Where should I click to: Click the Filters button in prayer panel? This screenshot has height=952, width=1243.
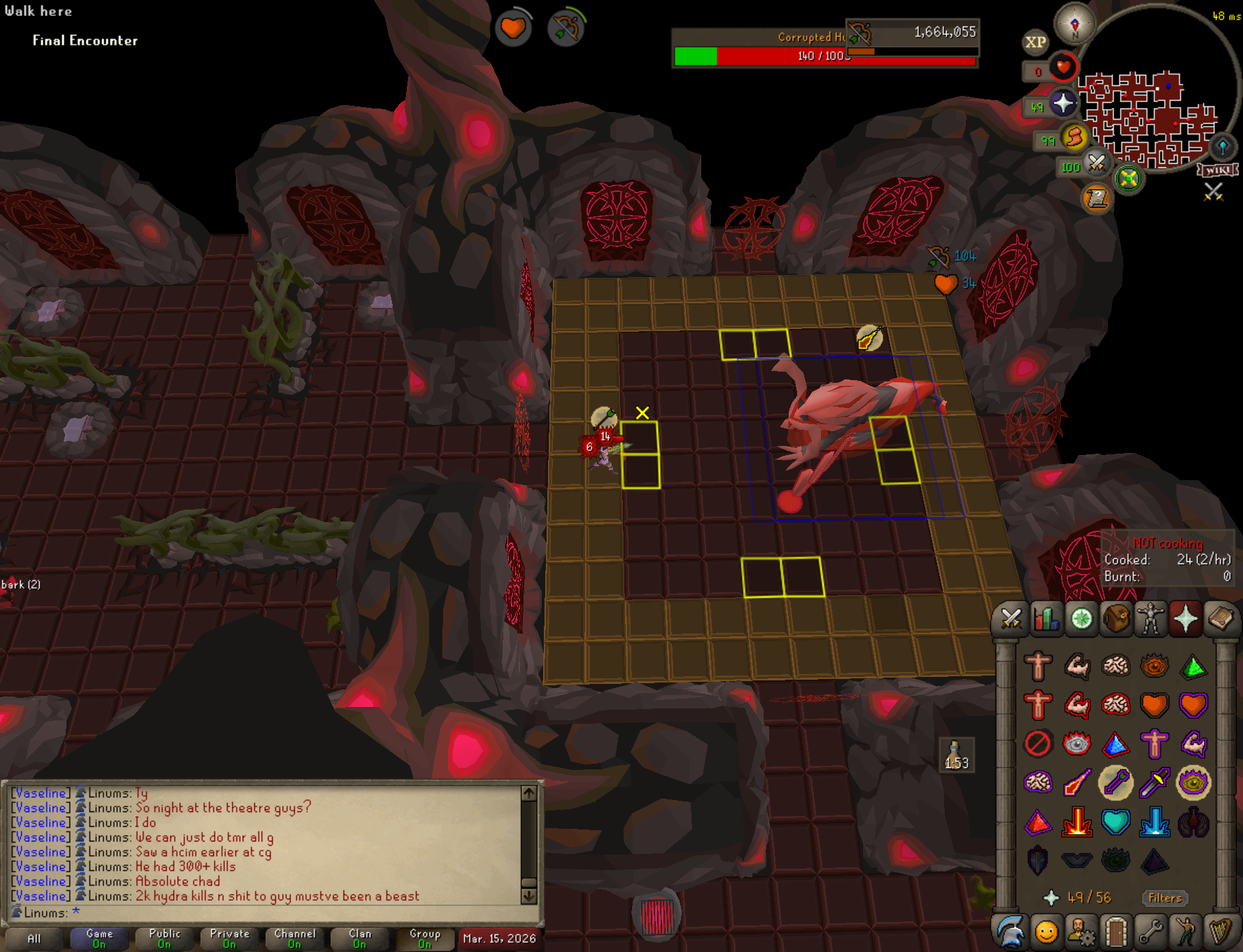pos(1165,898)
